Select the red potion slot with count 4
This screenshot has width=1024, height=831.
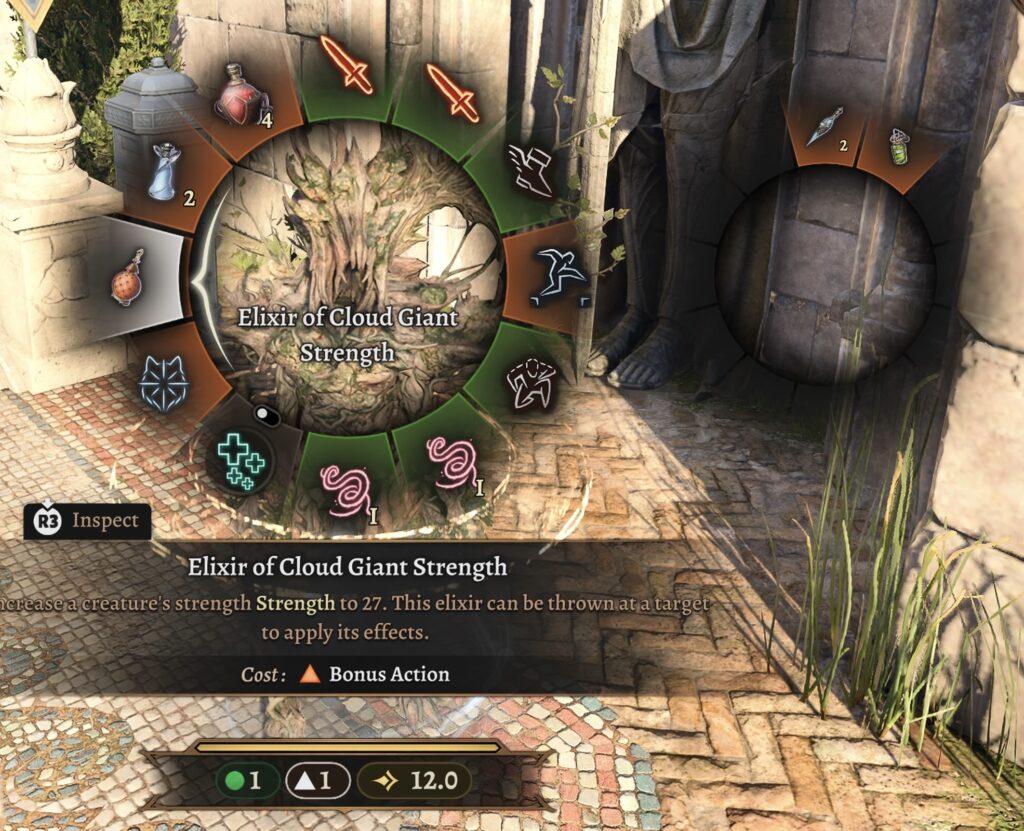click(x=240, y=98)
